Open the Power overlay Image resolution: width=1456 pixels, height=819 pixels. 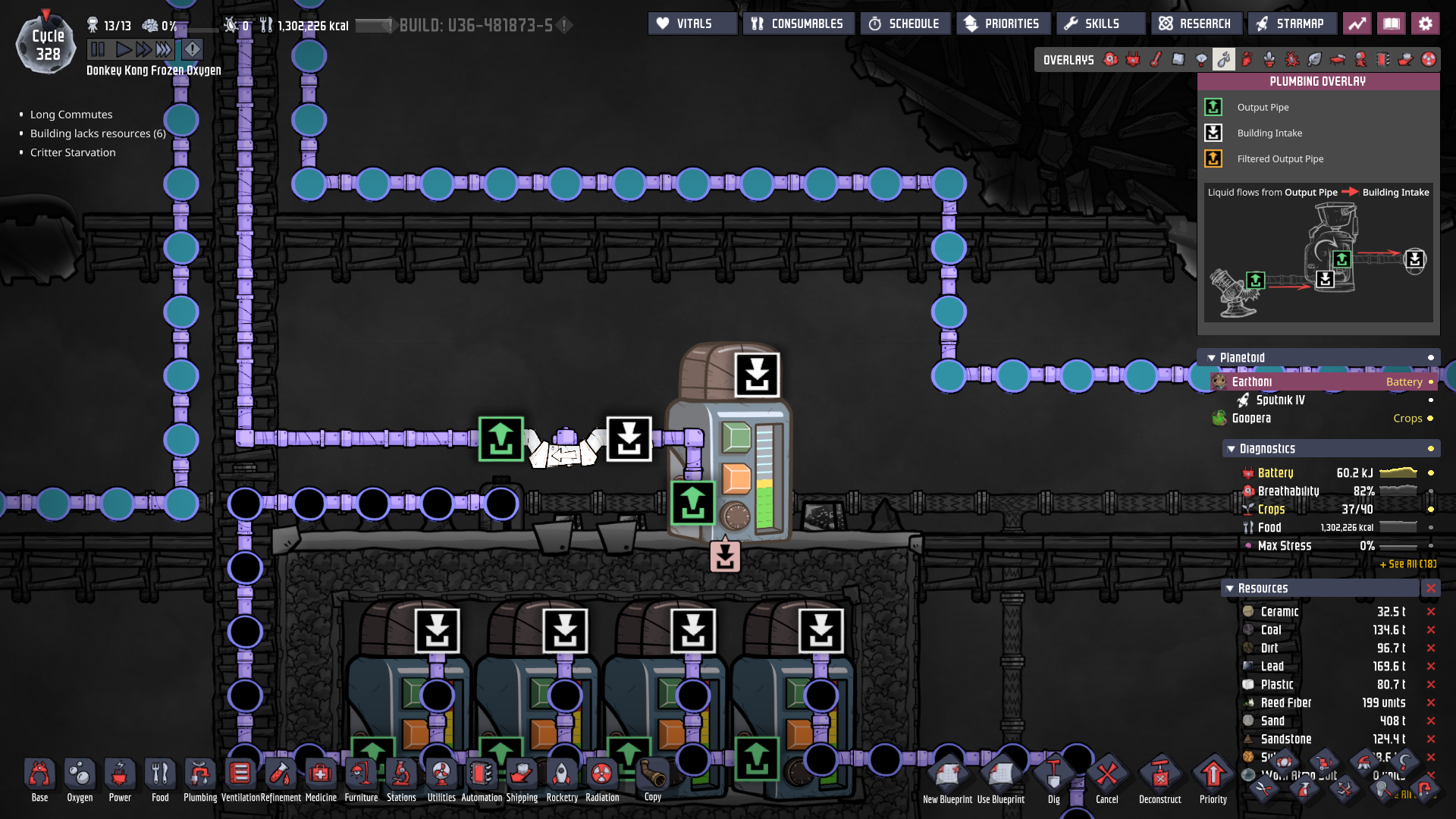[1133, 58]
